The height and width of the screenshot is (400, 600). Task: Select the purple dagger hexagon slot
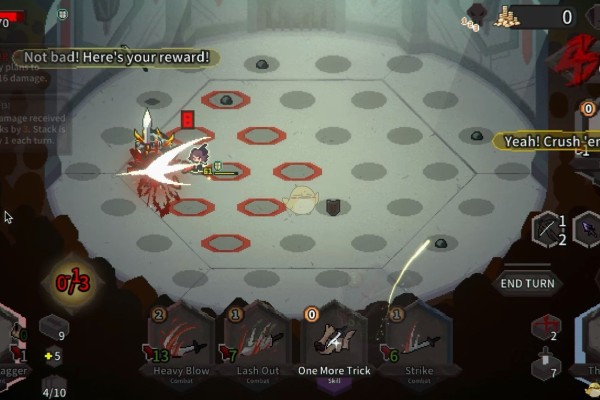(590, 229)
